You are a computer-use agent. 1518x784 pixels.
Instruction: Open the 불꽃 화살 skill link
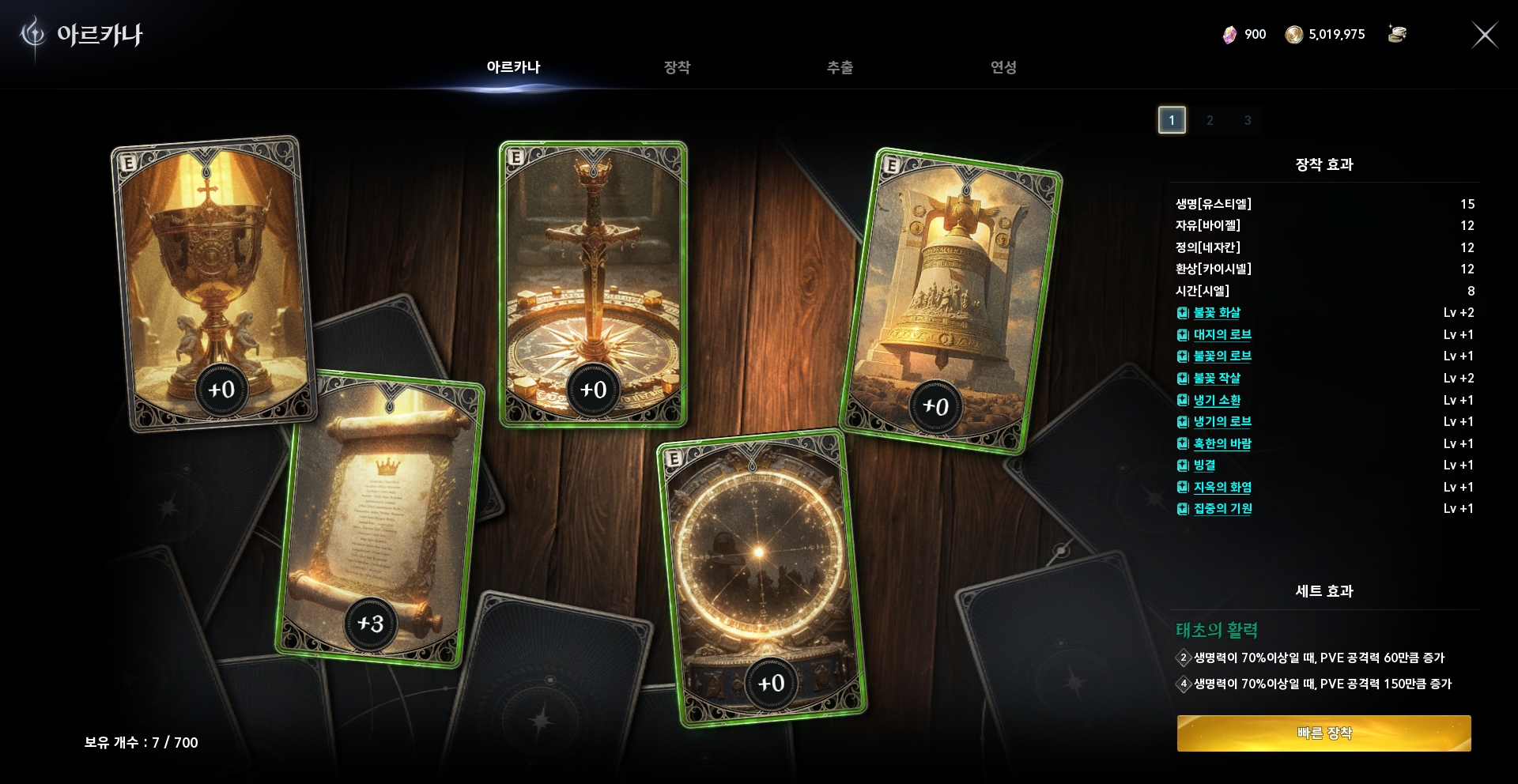coord(1216,313)
